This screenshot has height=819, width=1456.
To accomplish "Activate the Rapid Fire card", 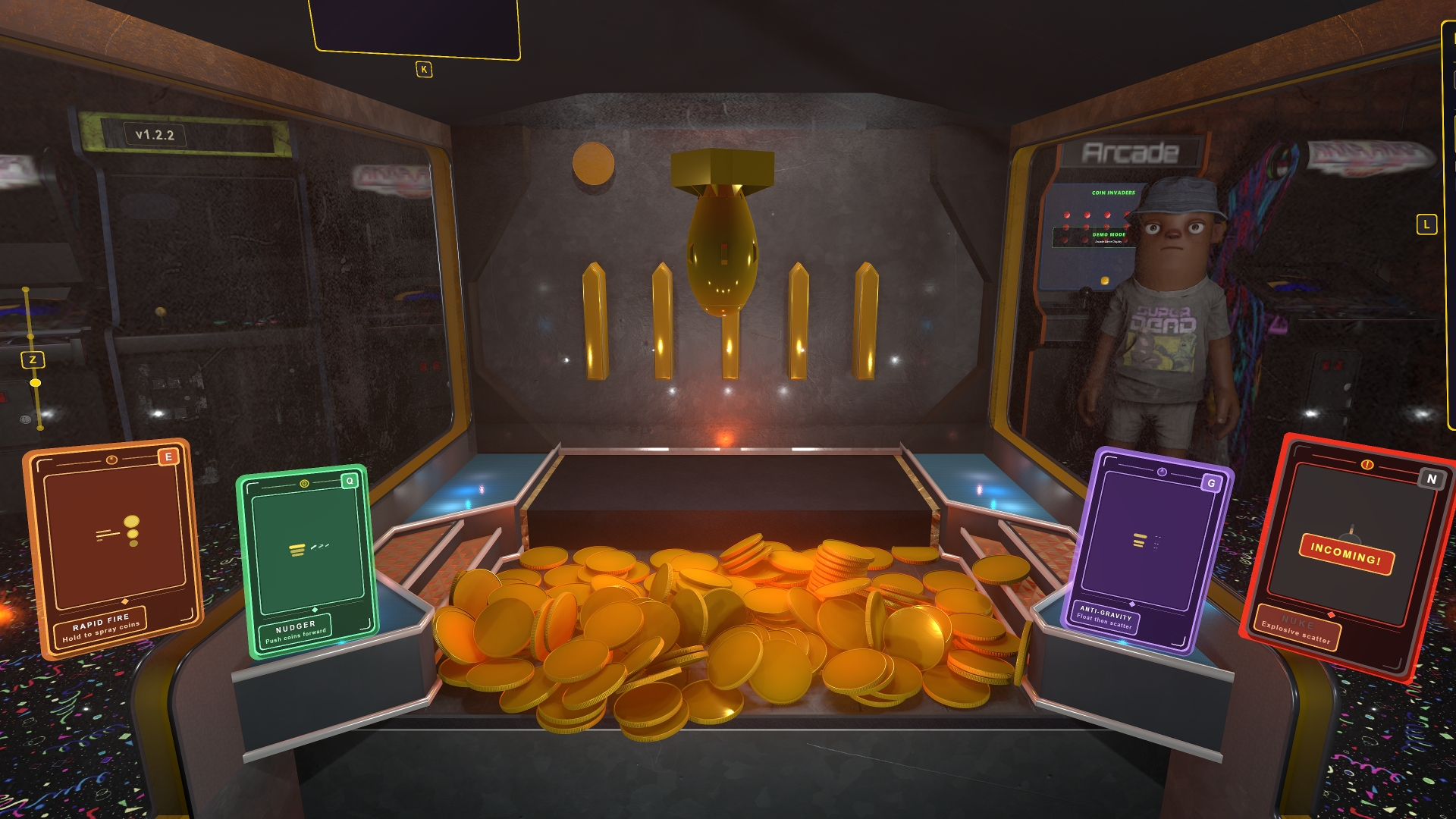I will [x=114, y=542].
